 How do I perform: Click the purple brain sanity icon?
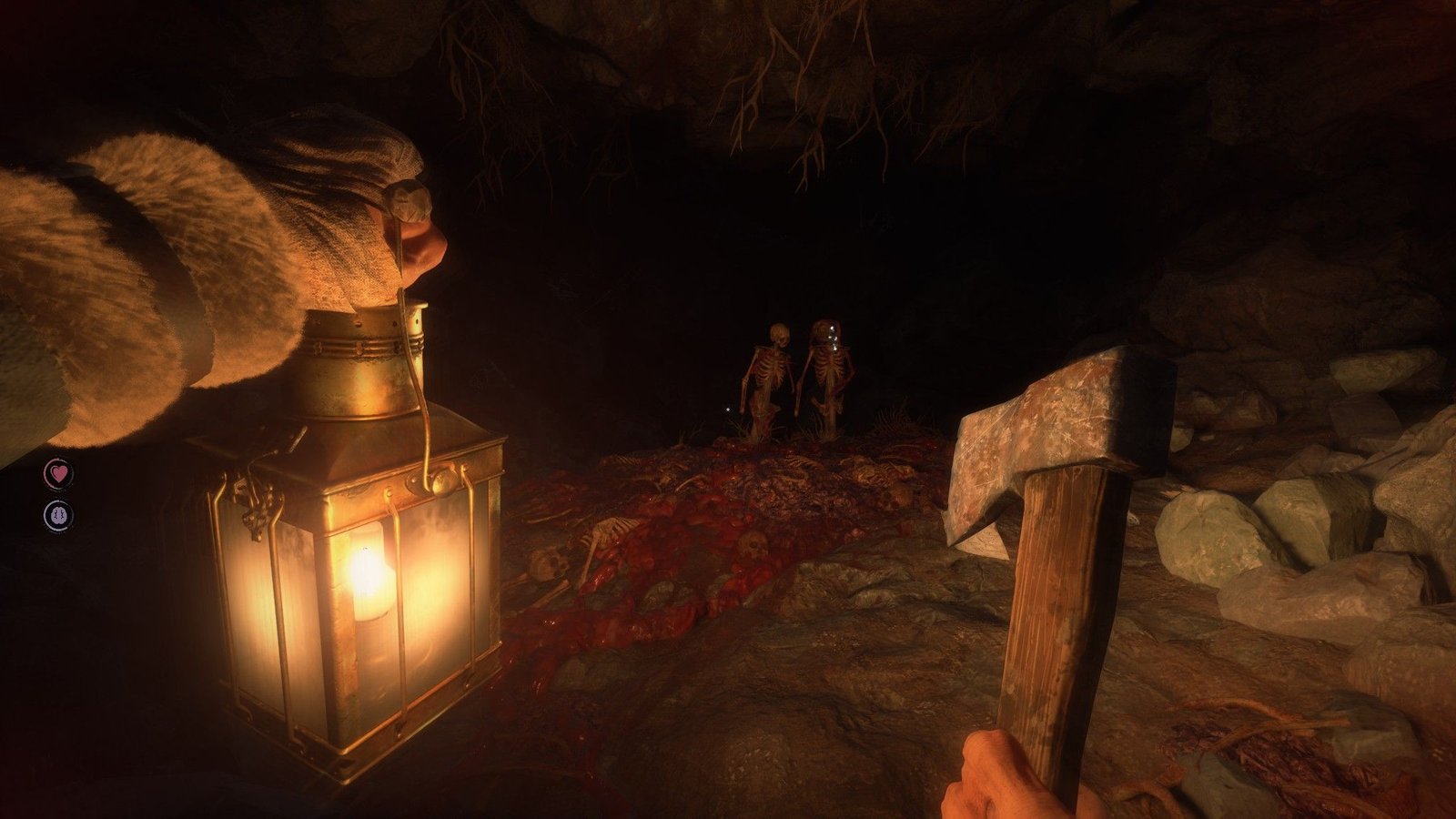pyautogui.click(x=58, y=516)
